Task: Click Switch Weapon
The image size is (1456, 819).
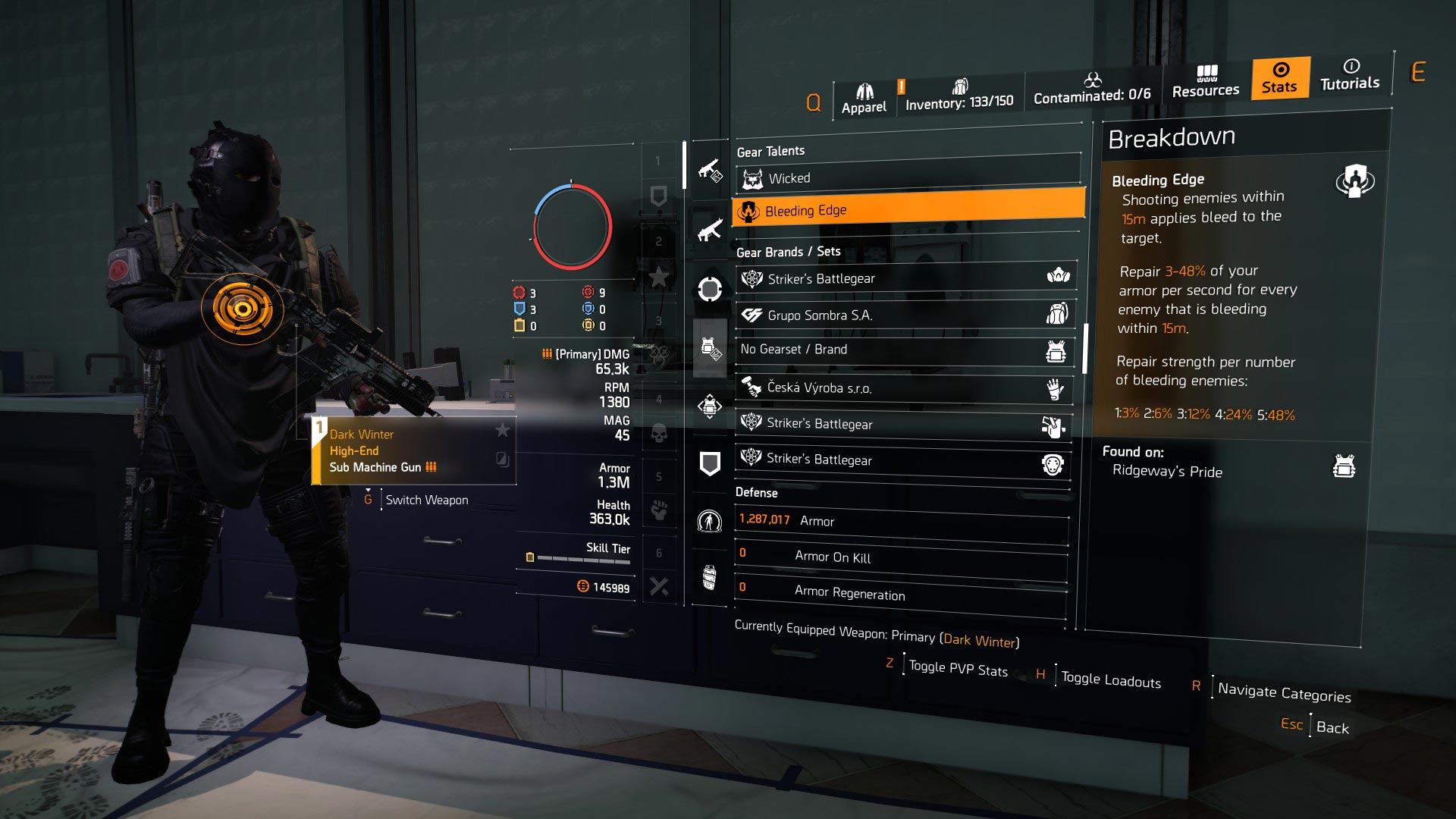Action: [426, 500]
